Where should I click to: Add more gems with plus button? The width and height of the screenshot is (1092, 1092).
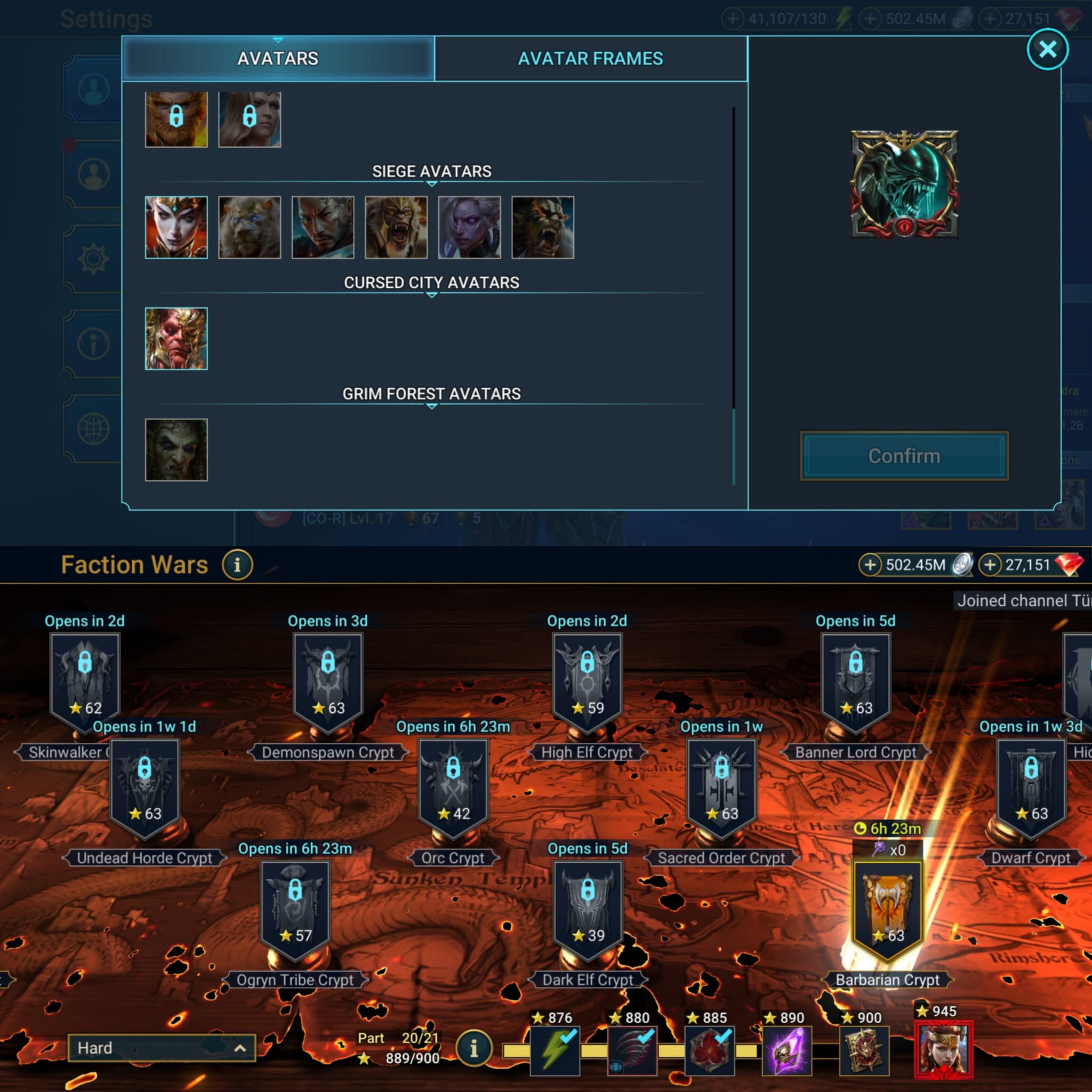990,565
